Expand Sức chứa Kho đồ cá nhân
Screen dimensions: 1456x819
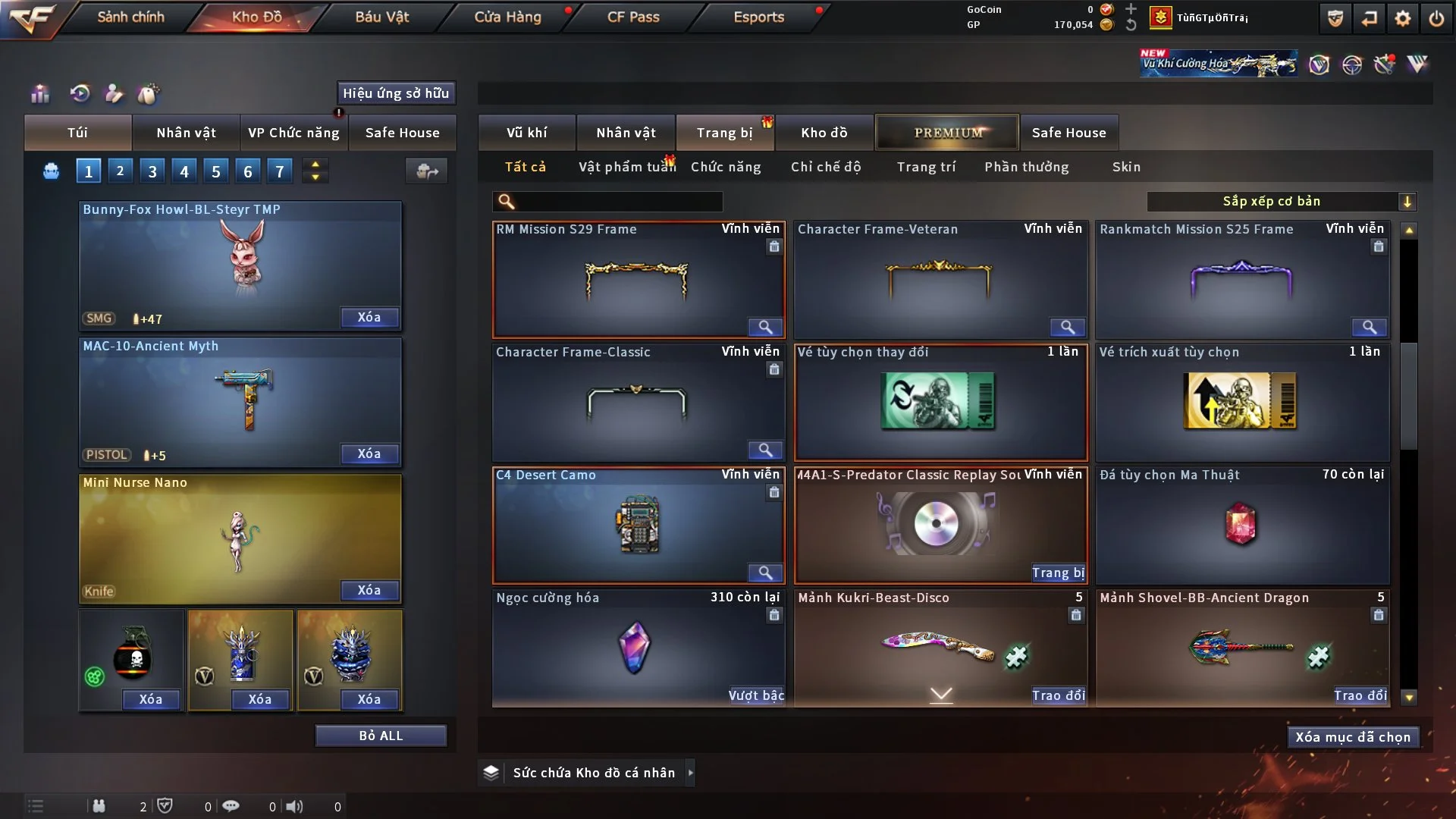[689, 773]
